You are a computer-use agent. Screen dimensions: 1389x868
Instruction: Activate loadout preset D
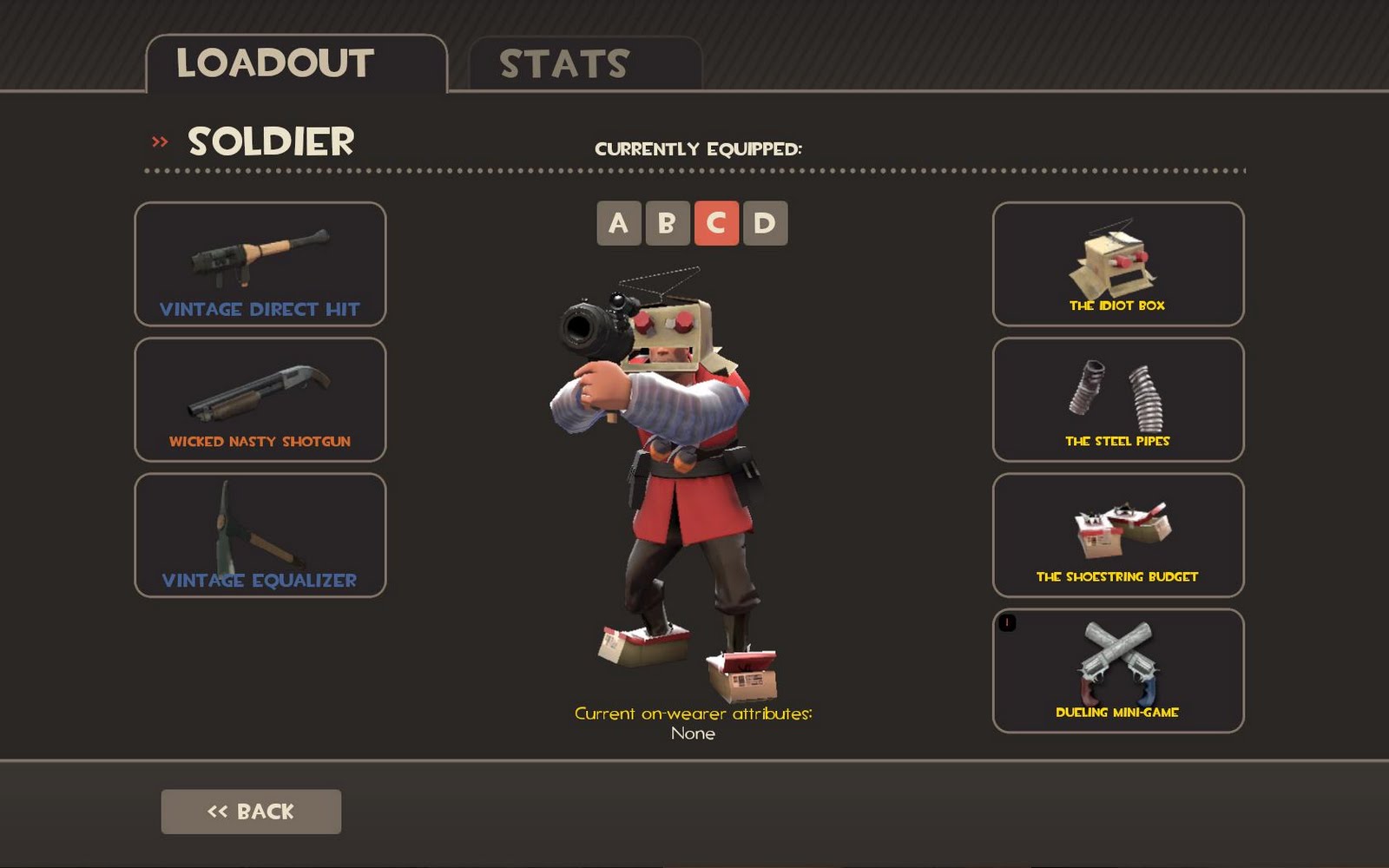point(765,223)
